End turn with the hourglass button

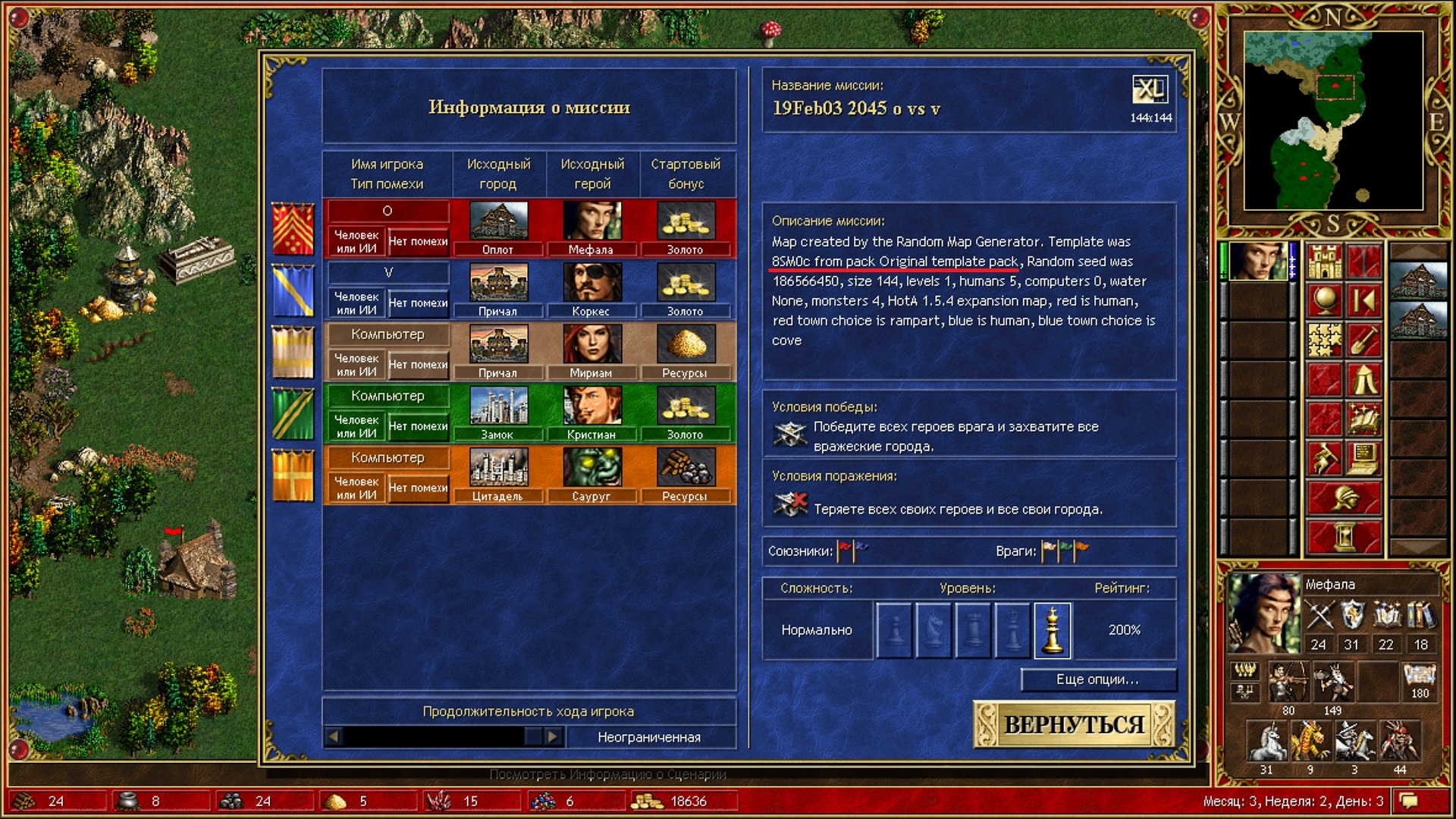pyautogui.click(x=1344, y=537)
